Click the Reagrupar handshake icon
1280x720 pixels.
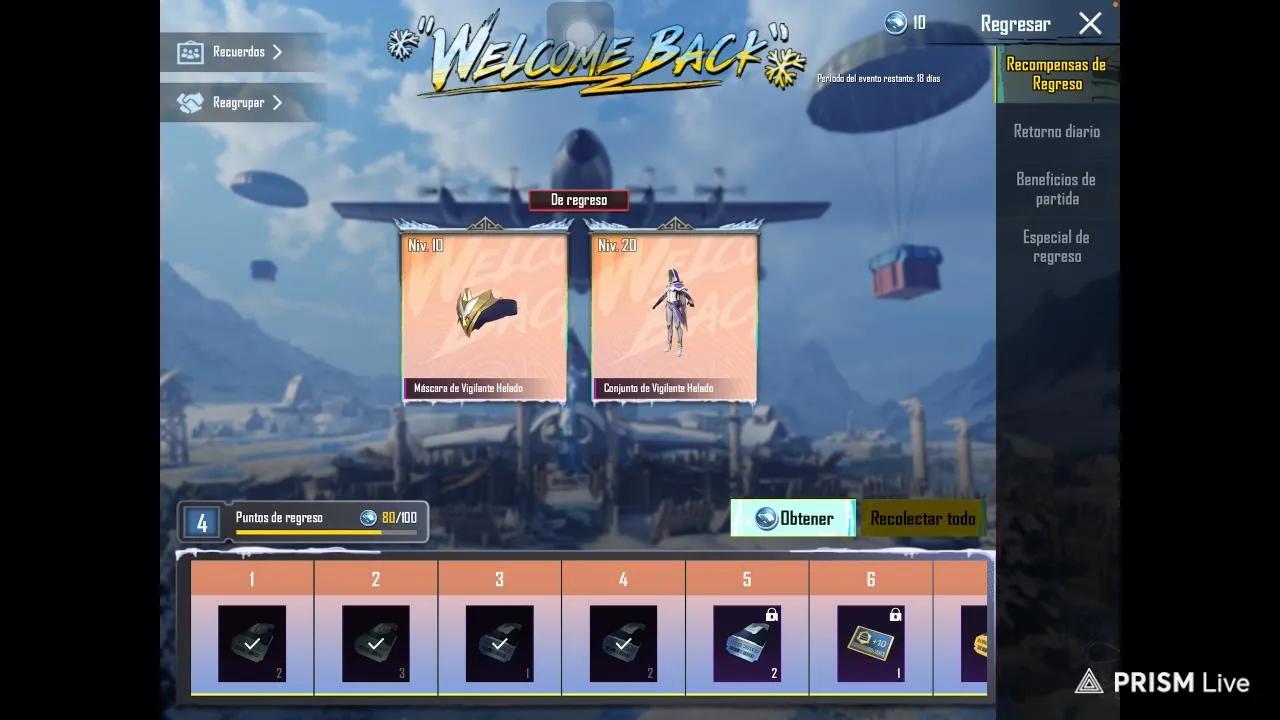(x=190, y=102)
